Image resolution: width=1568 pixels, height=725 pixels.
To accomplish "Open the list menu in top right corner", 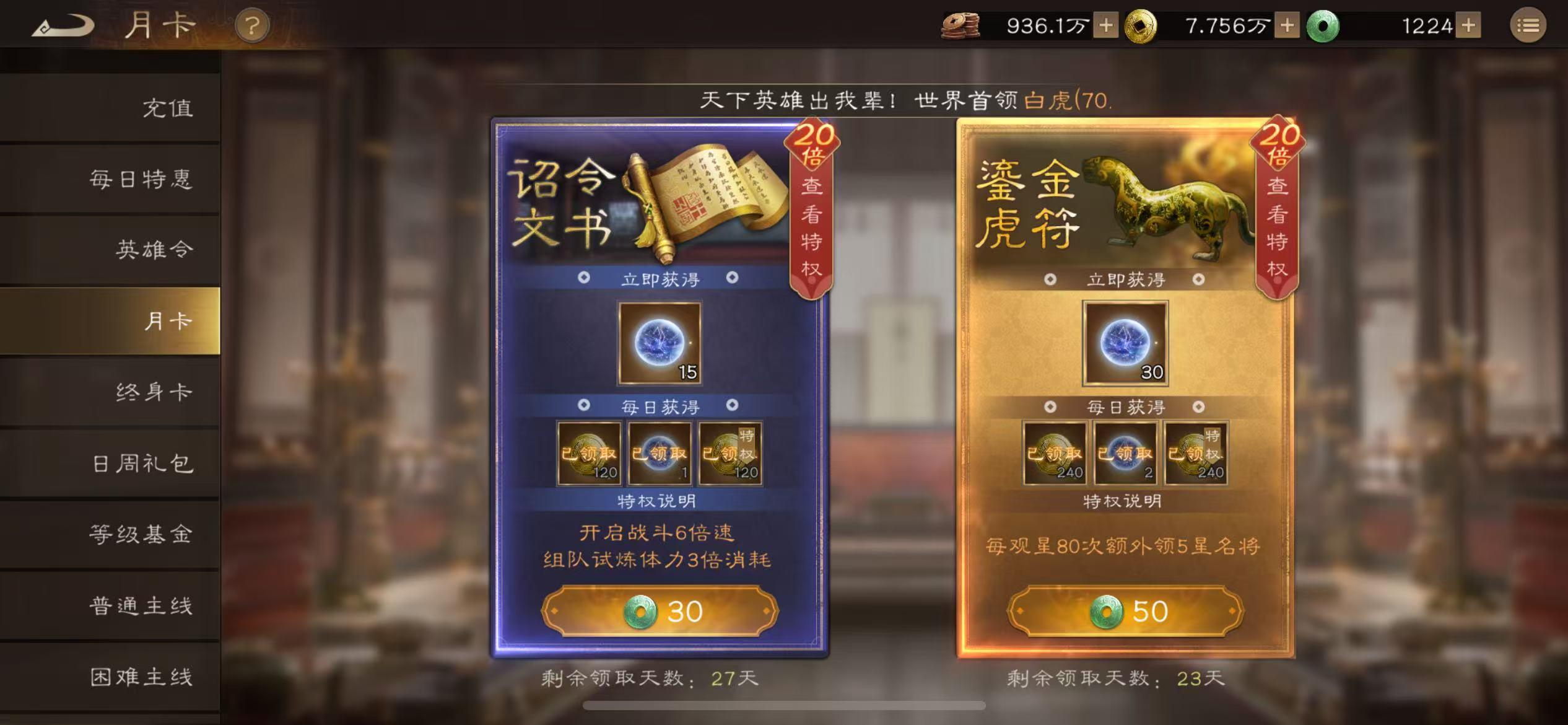I will point(1528,25).
